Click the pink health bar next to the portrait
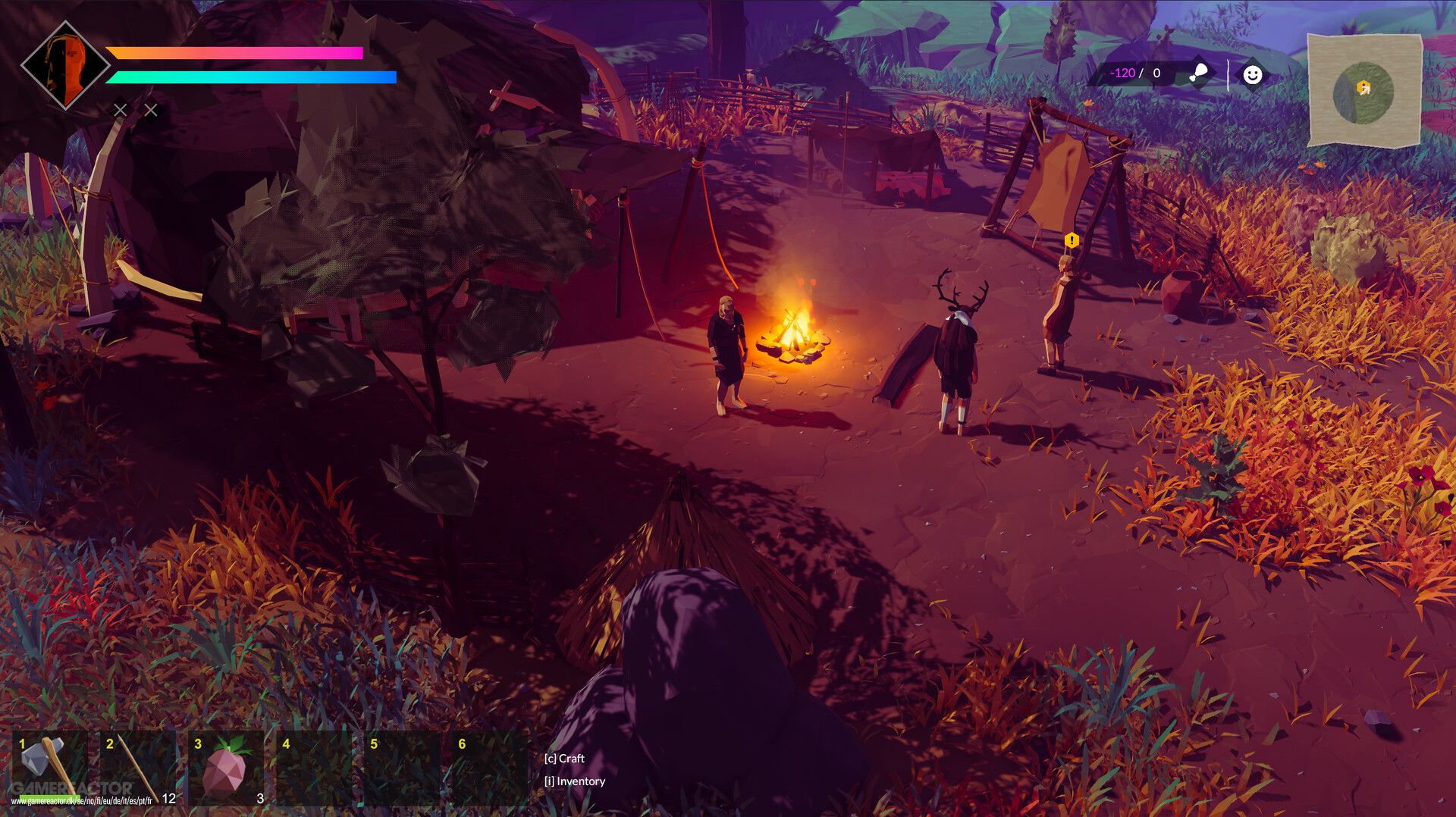 pos(235,53)
